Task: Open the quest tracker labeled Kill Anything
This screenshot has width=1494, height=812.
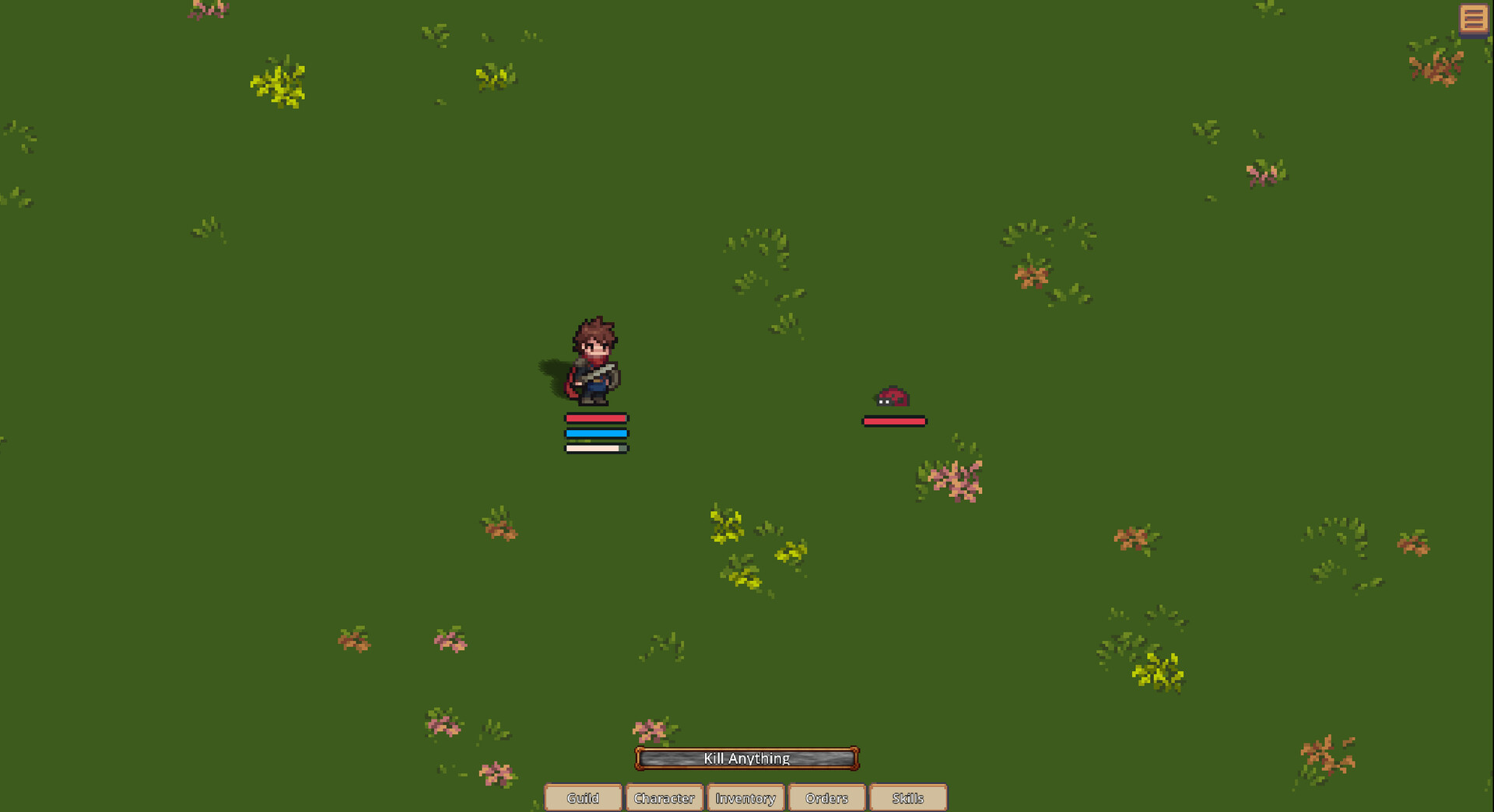Action: point(746,758)
